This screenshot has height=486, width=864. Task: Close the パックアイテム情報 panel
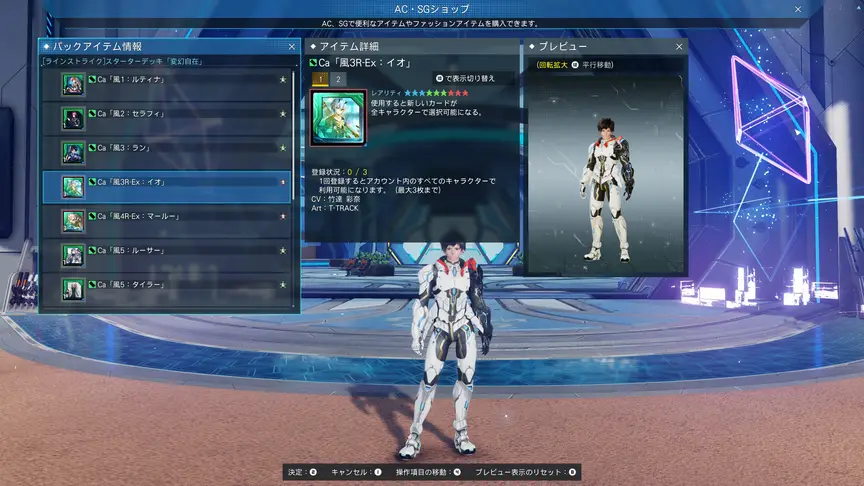pyautogui.click(x=292, y=46)
